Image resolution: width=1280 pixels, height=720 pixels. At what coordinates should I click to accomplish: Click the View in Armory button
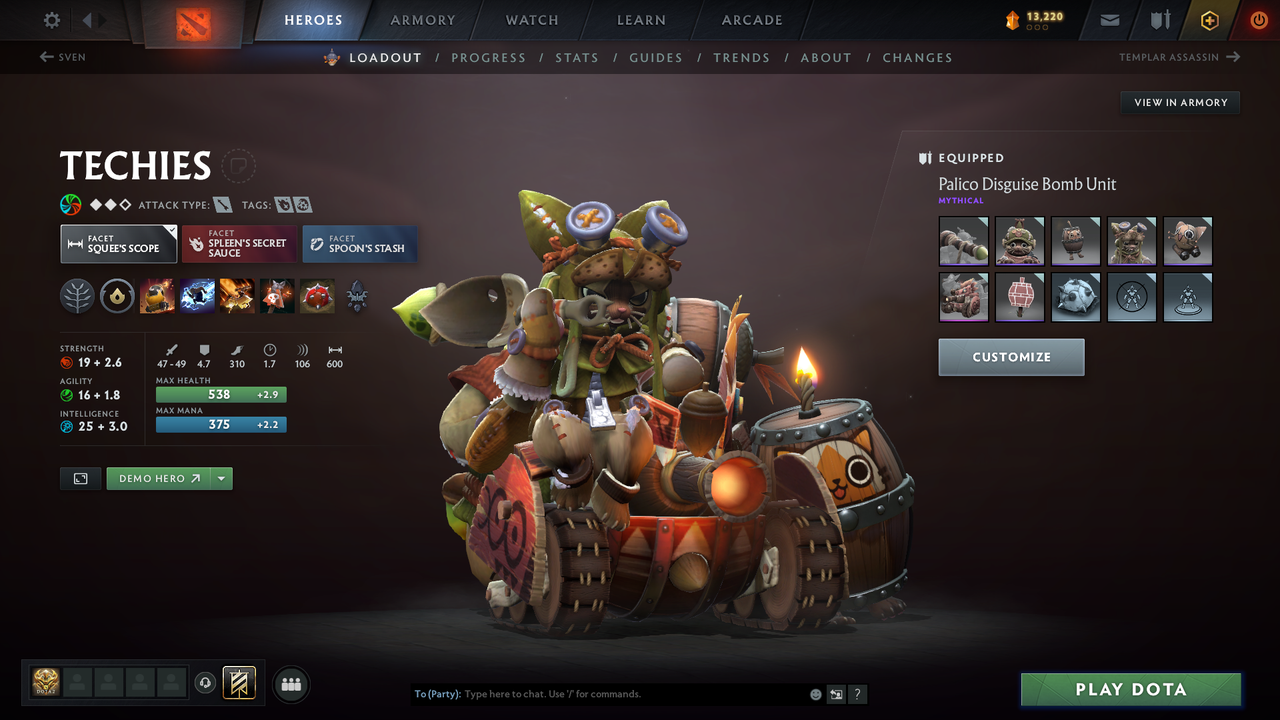pyautogui.click(x=1179, y=102)
